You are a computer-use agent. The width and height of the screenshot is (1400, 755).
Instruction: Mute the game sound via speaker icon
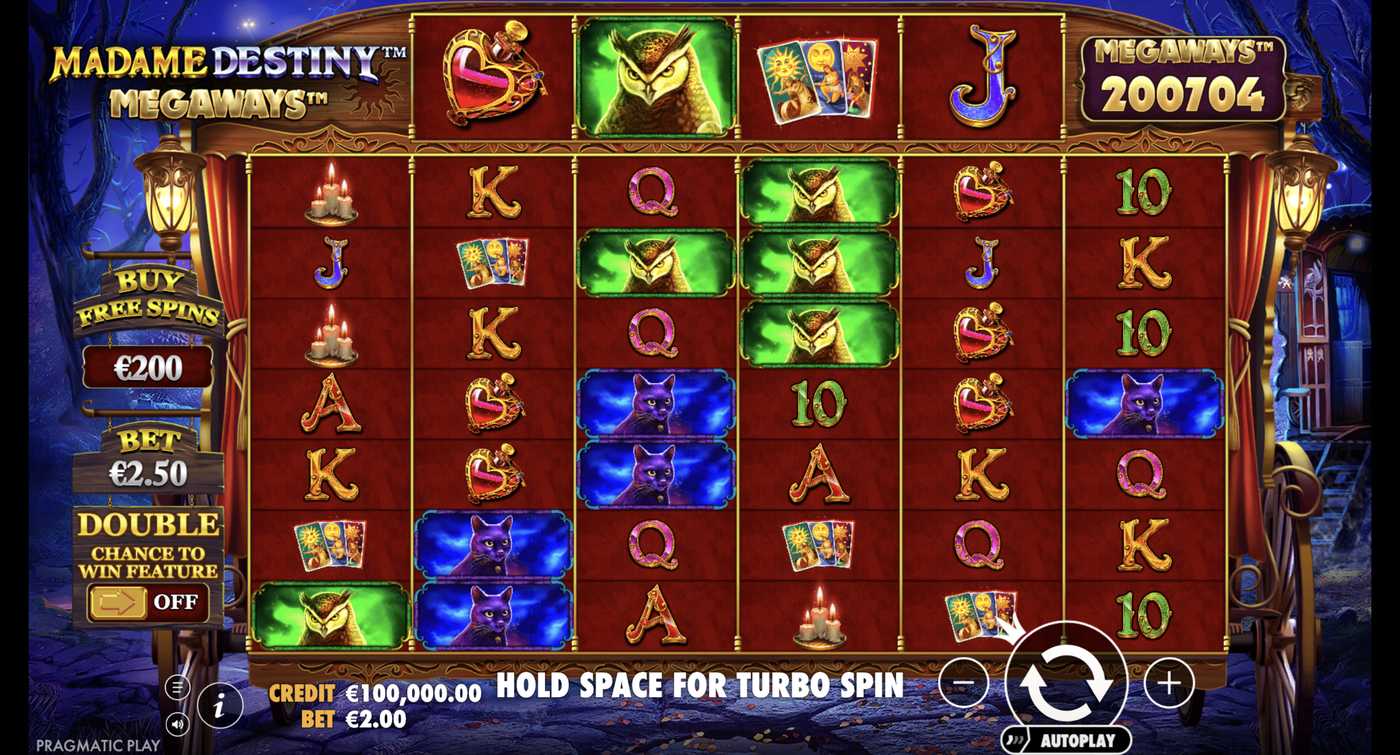[x=177, y=723]
